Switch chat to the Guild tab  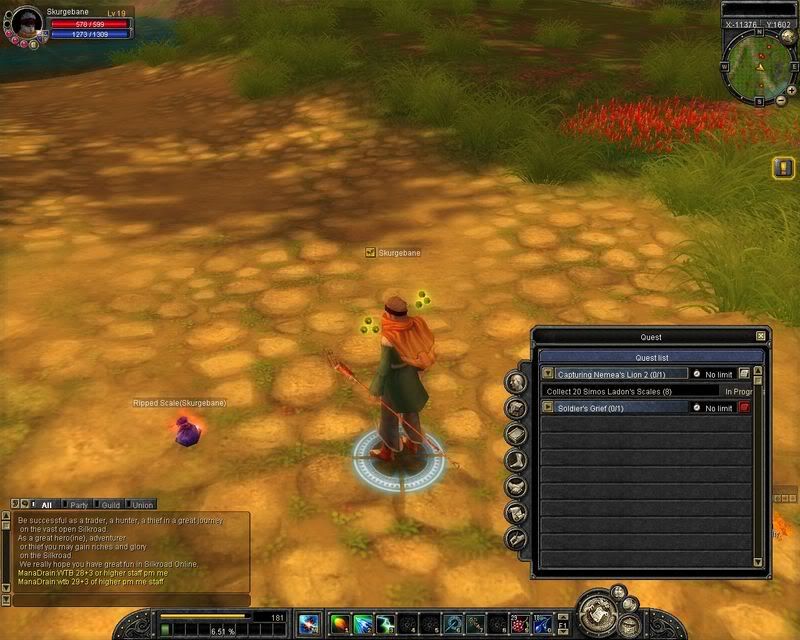click(x=110, y=505)
